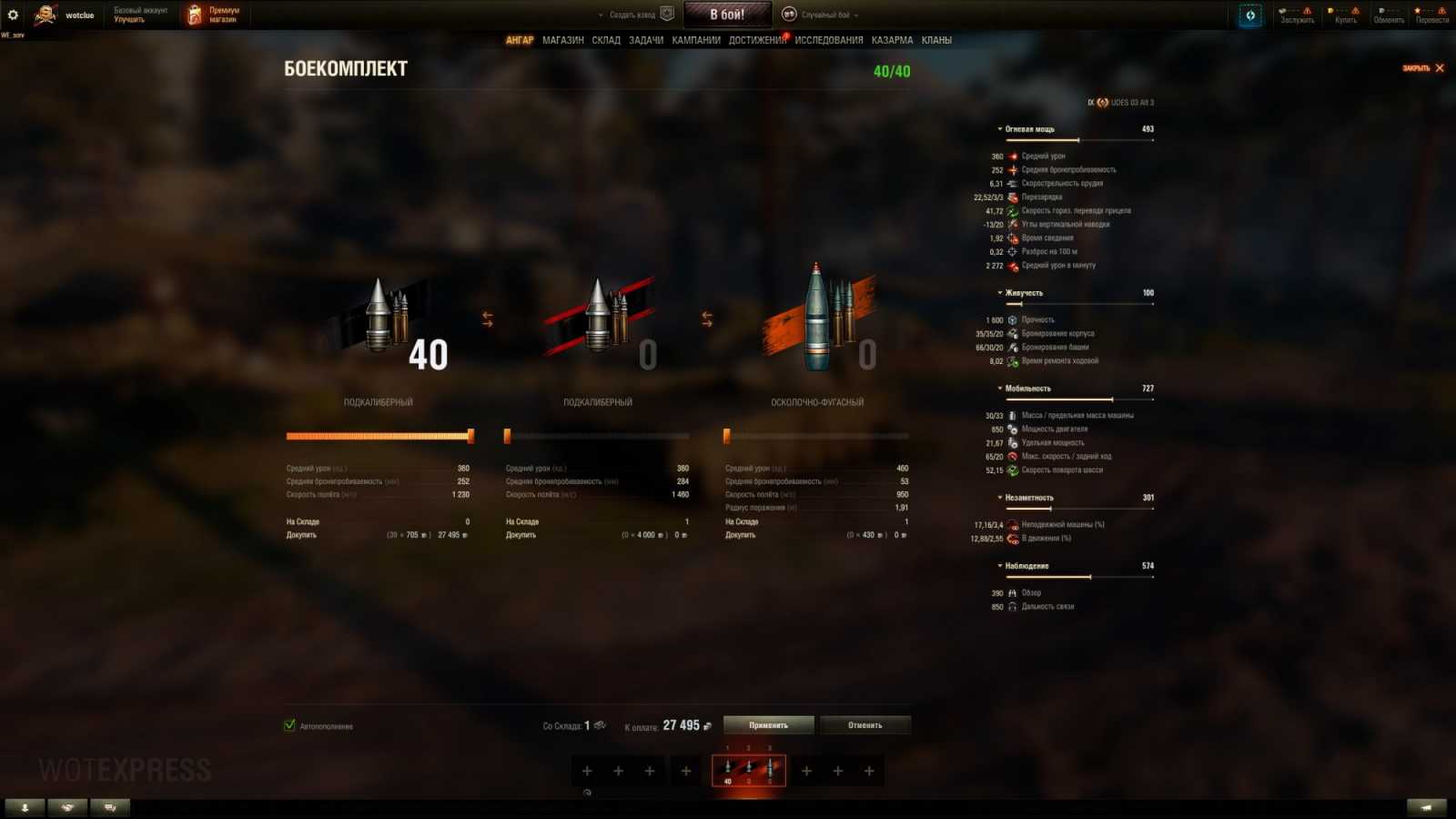
Task: Click the Применить button
Action: tap(767, 725)
